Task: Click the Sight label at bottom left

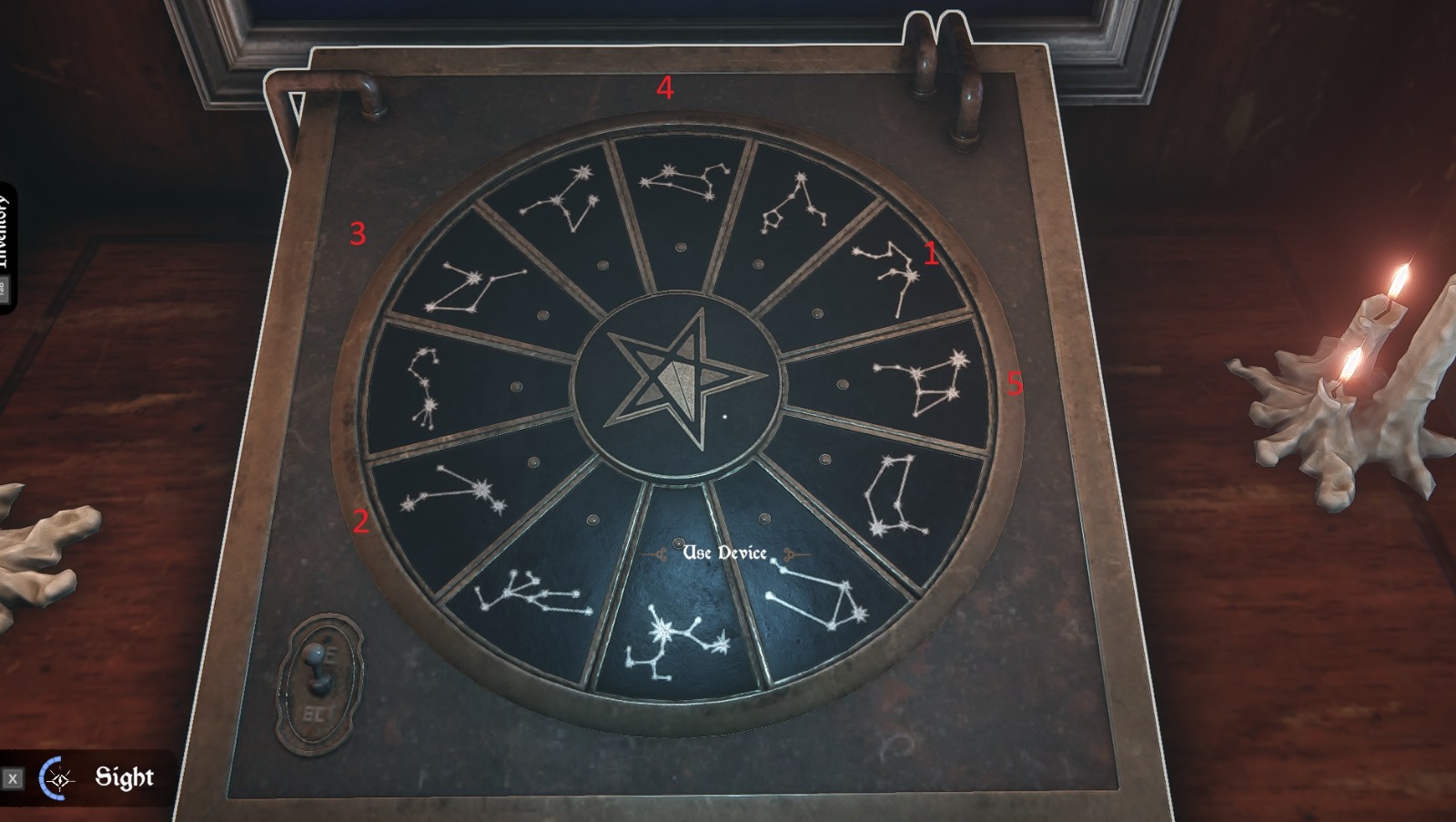Action: click(x=126, y=777)
